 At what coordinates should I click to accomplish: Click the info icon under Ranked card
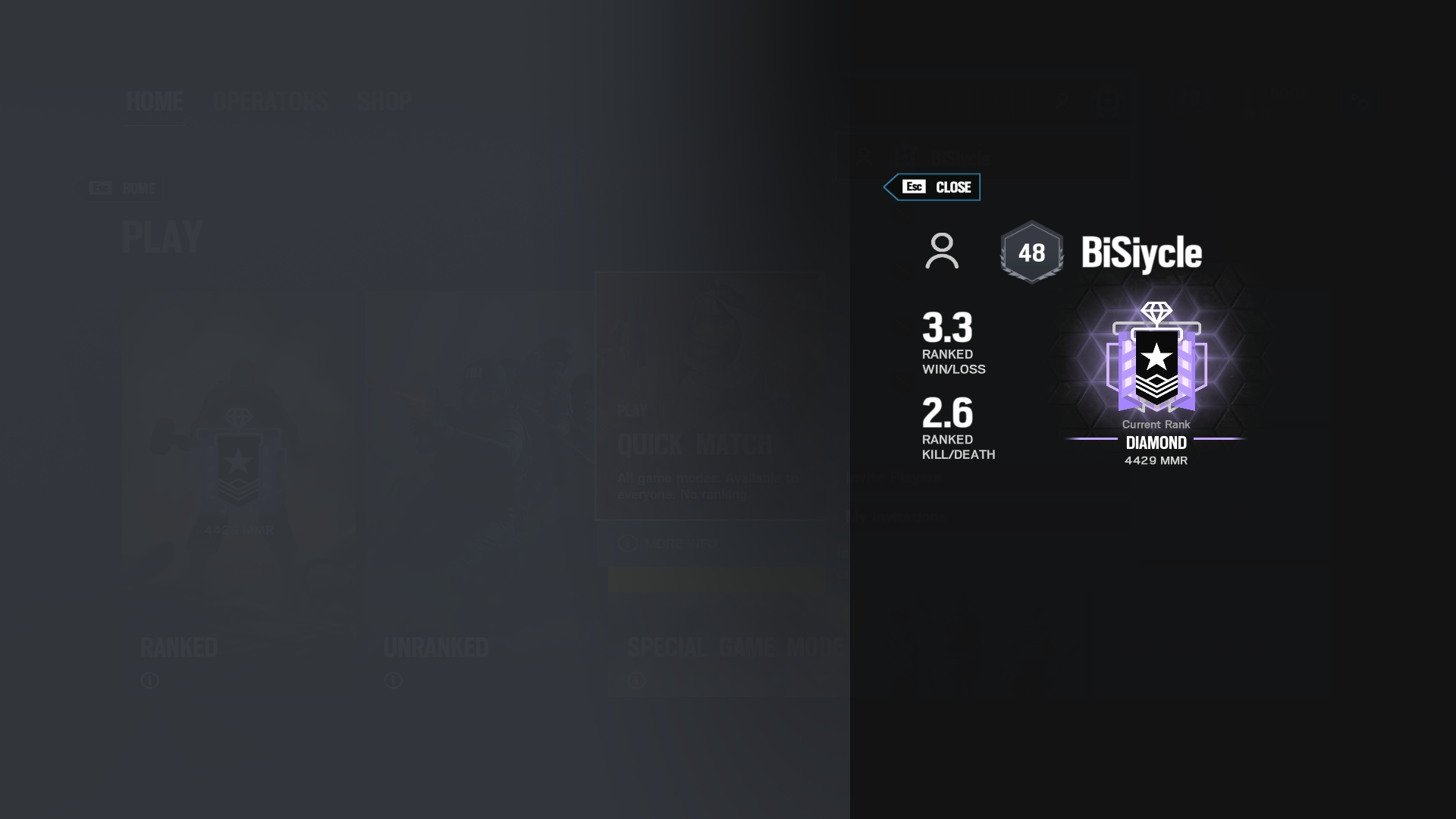pos(149,680)
